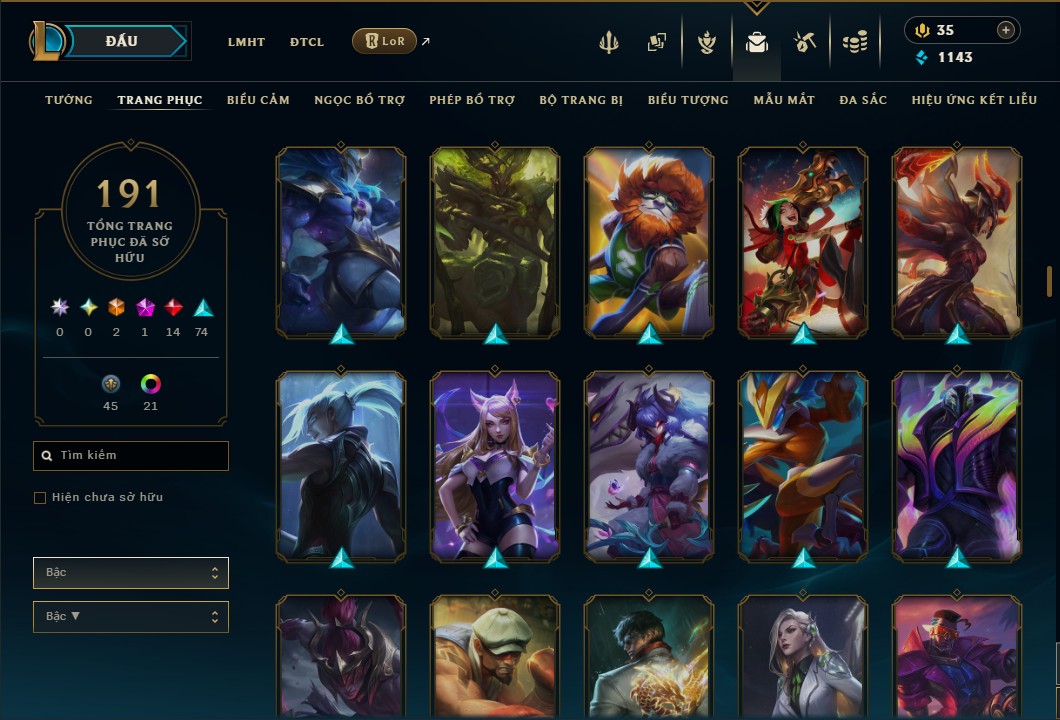Click the ĐẤU play button
This screenshot has width=1060, height=720.
121,41
